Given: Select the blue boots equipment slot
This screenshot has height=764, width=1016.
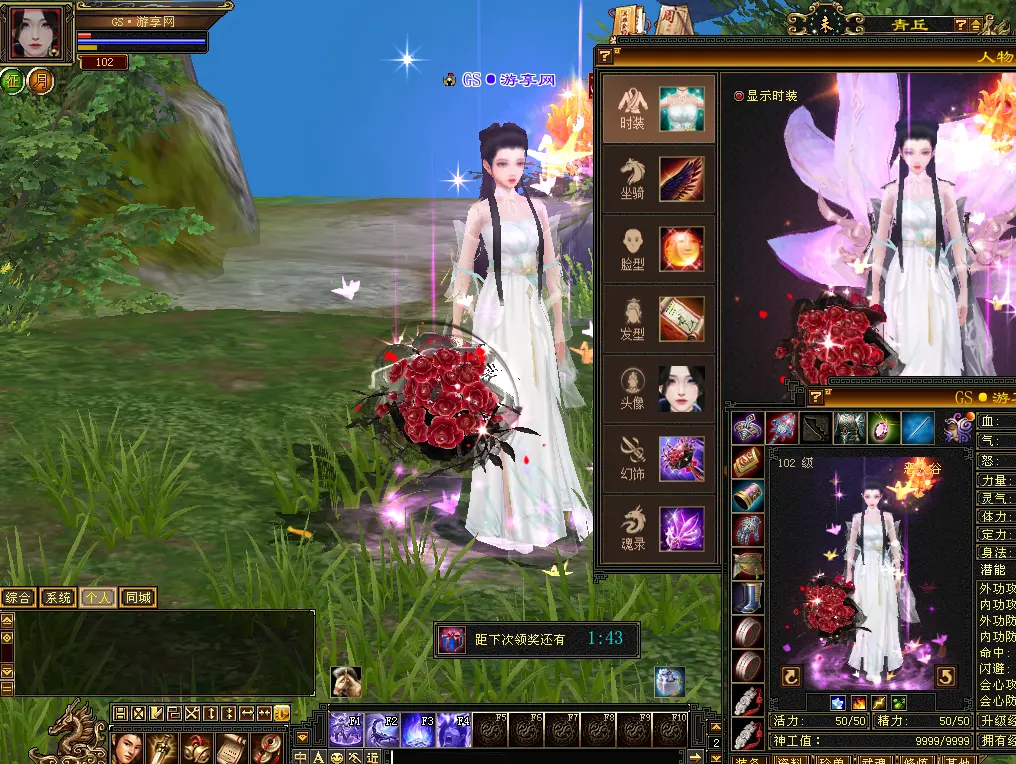Looking at the screenshot, I should 747,598.
